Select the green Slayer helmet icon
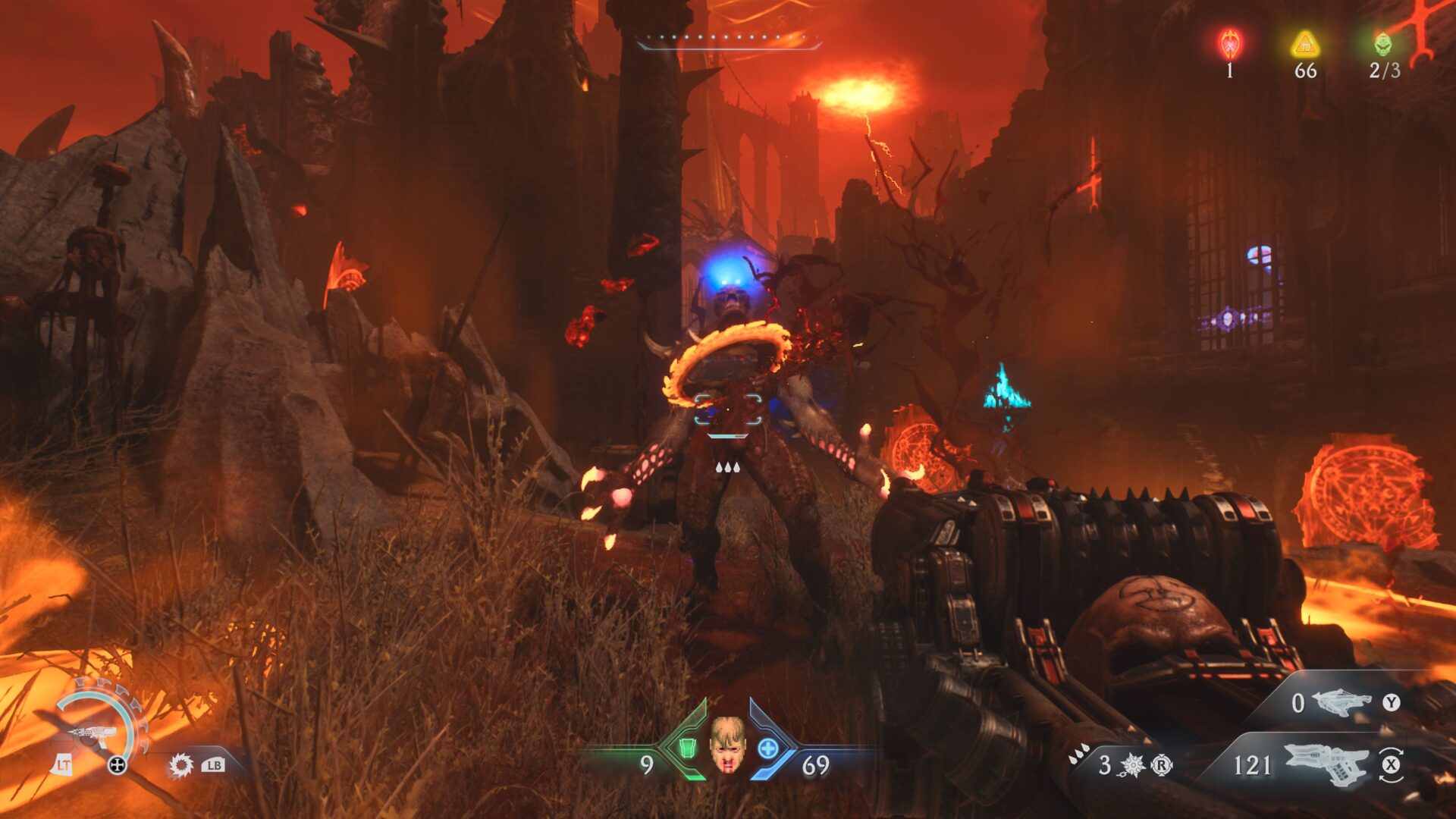 pyautogui.click(x=1383, y=44)
